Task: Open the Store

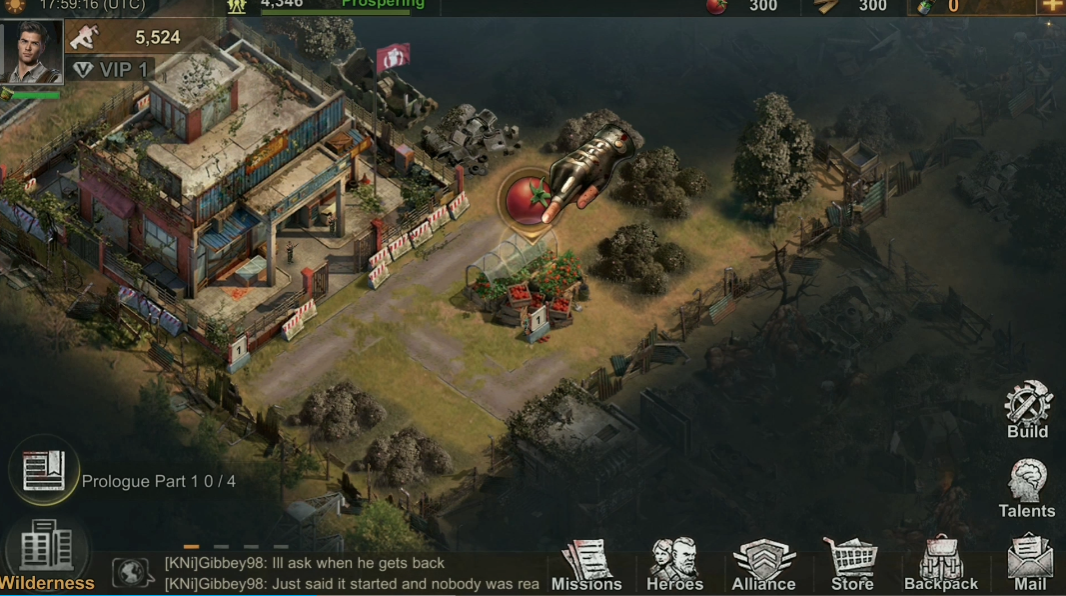Action: coord(852,565)
